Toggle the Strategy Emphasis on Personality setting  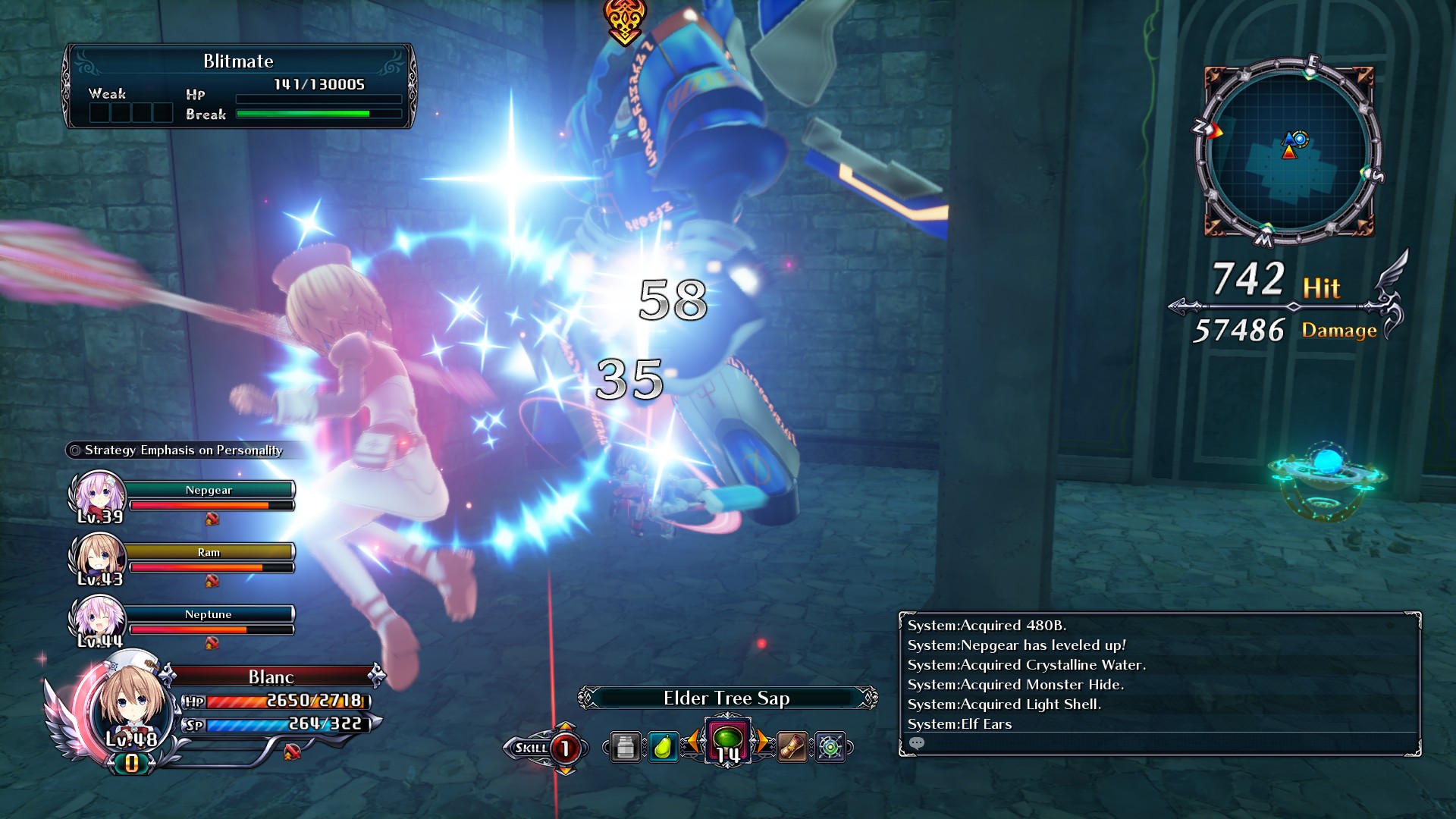pos(182,450)
